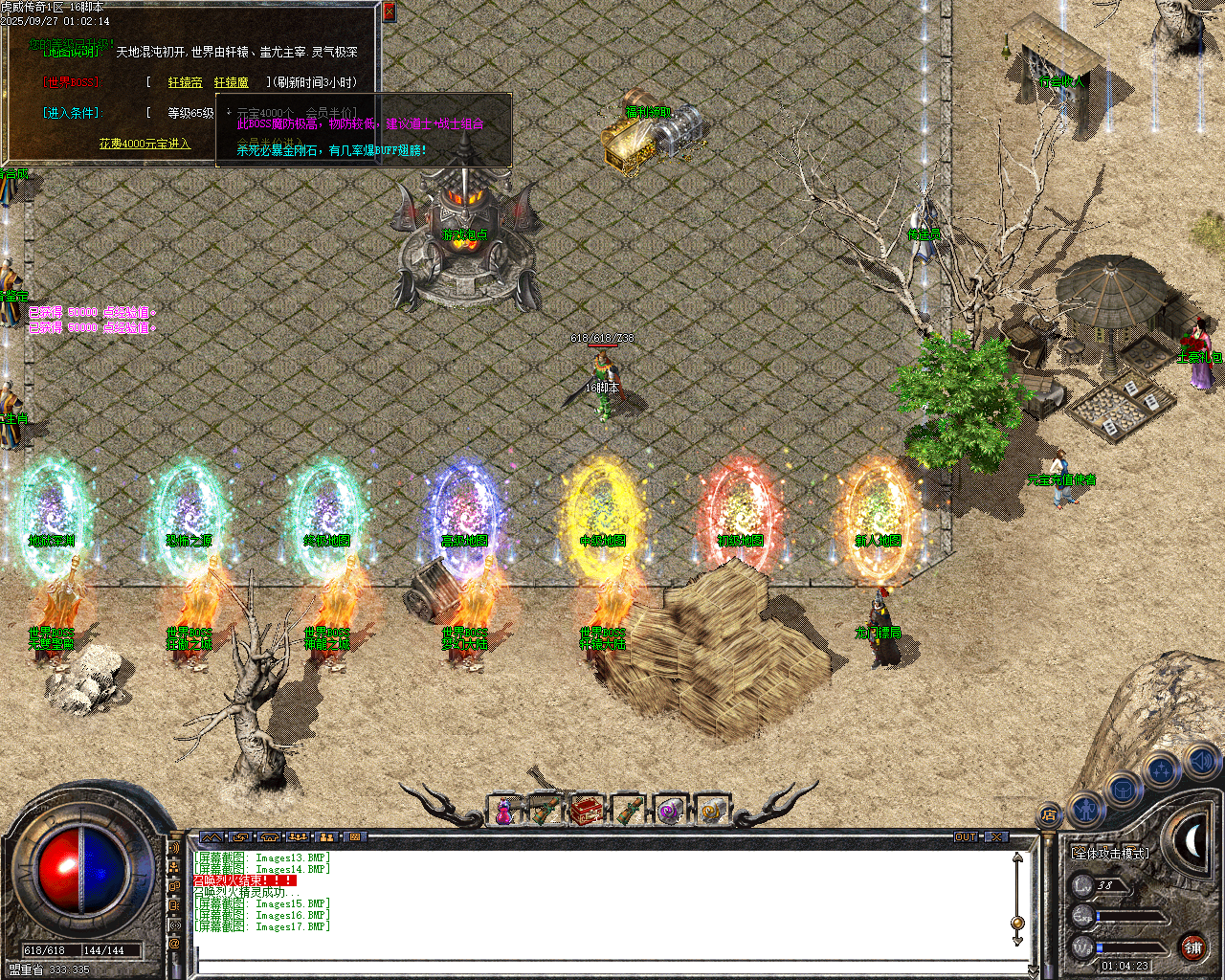Open the skills window via the stars icon
The height and width of the screenshot is (980, 1225).
click(x=1164, y=768)
